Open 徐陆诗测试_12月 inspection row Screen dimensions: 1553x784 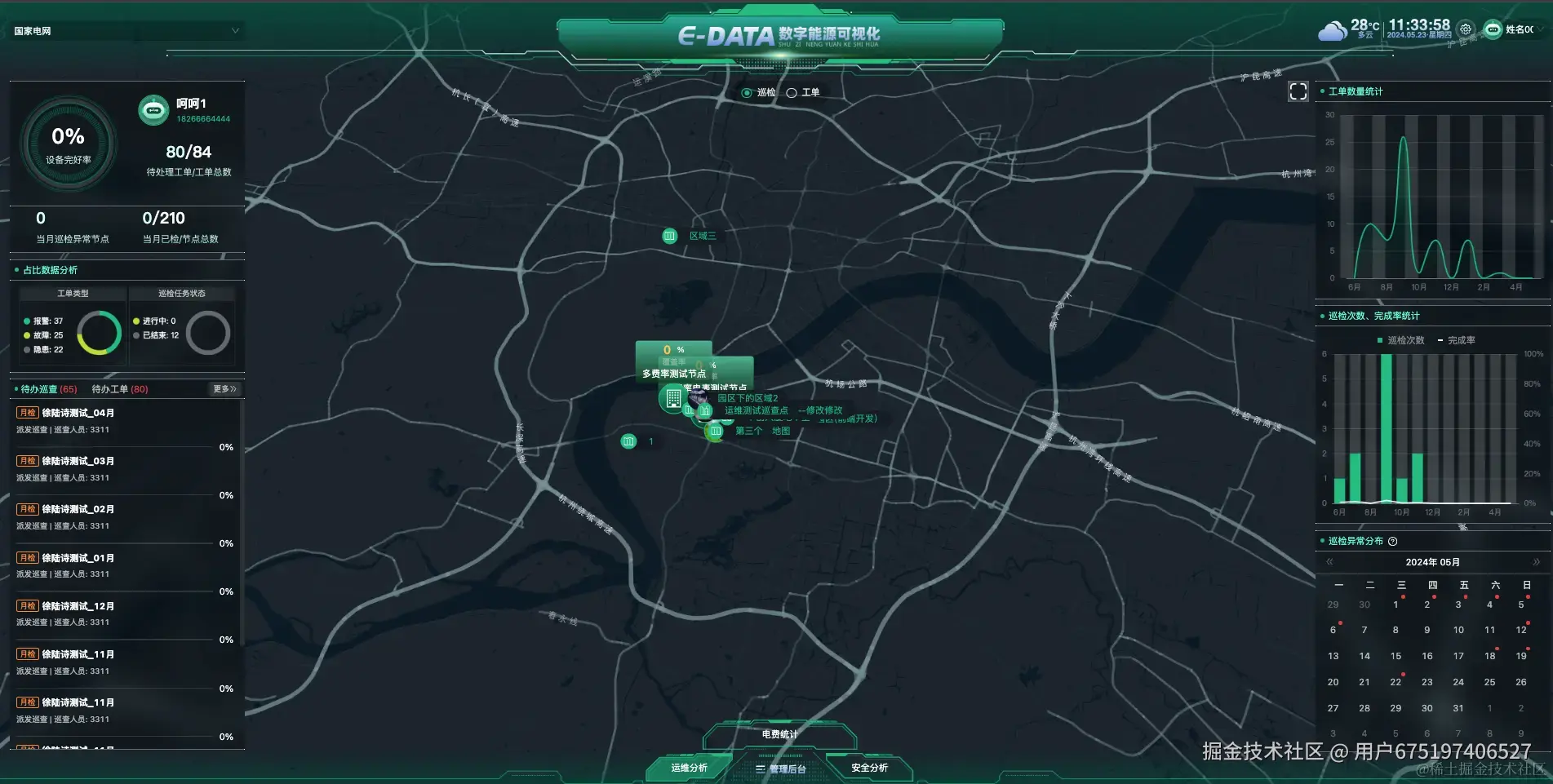coord(78,606)
